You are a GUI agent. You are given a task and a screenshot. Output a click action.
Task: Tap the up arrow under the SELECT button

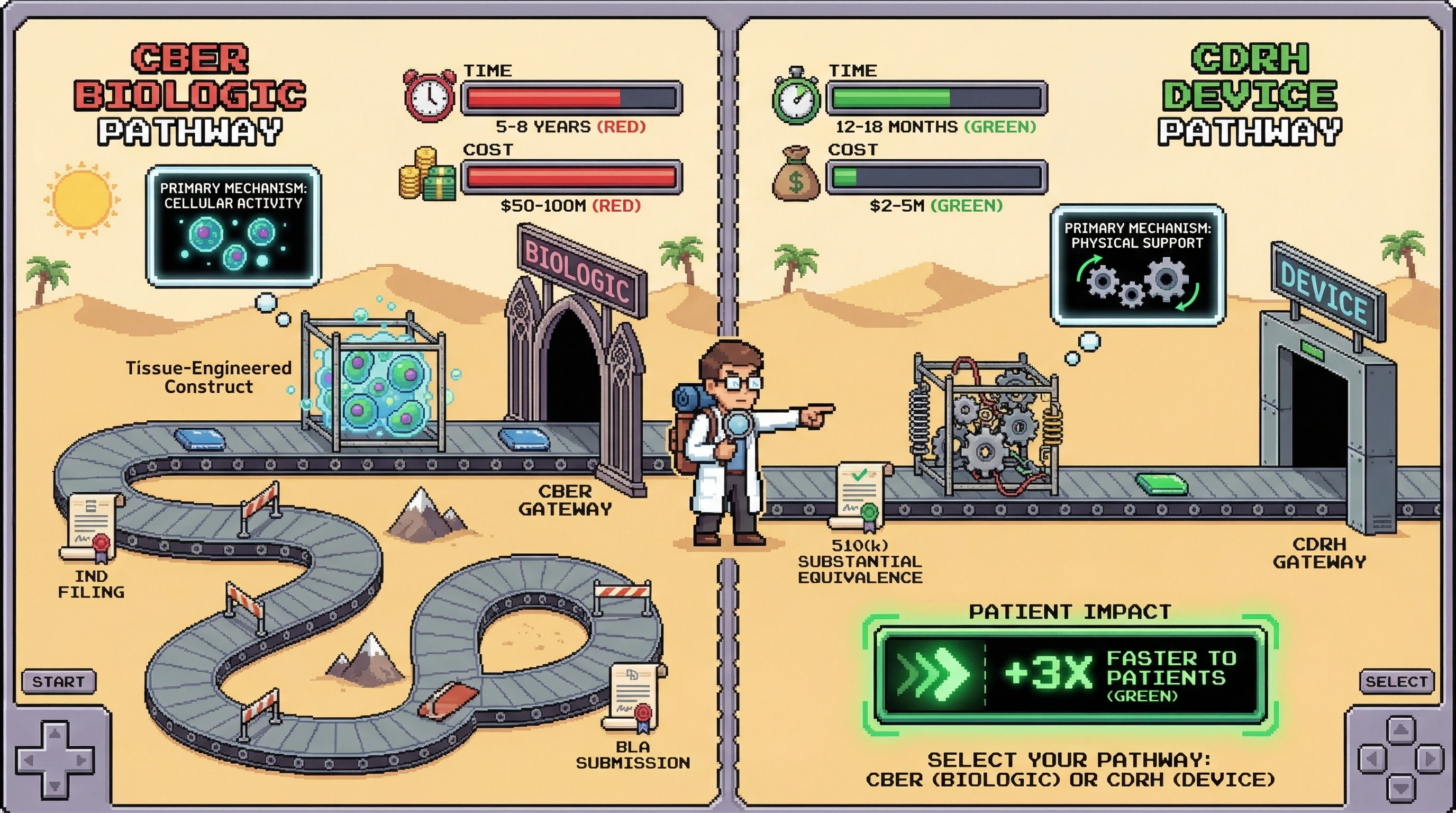[1400, 730]
